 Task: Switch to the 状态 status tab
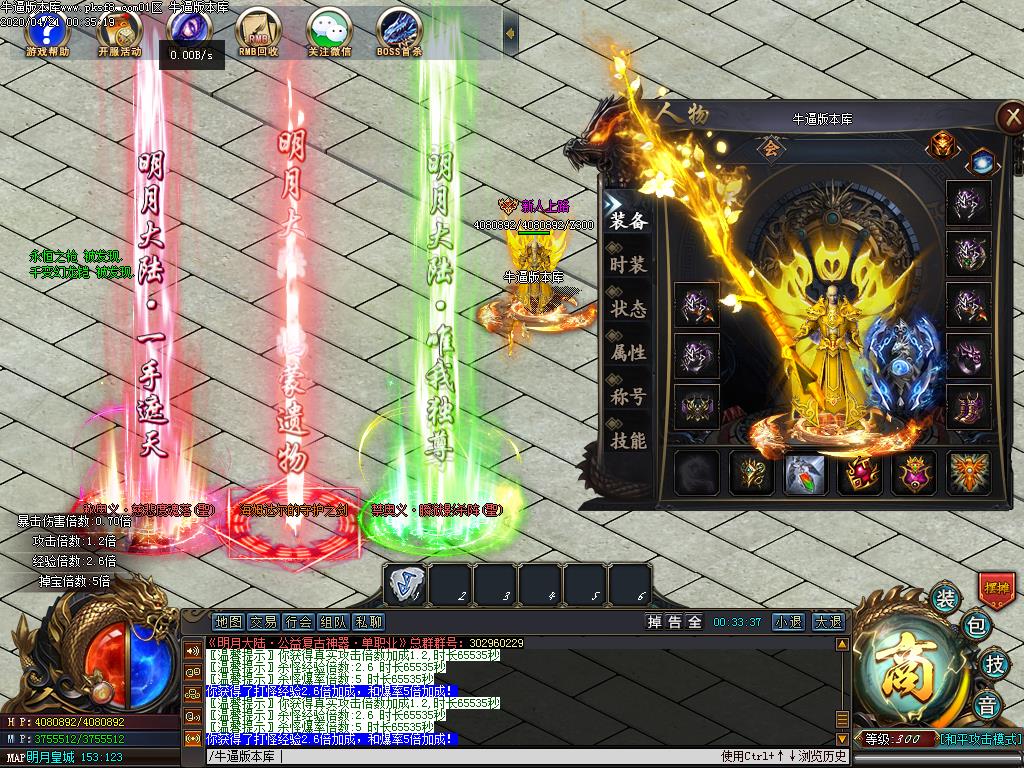629,309
